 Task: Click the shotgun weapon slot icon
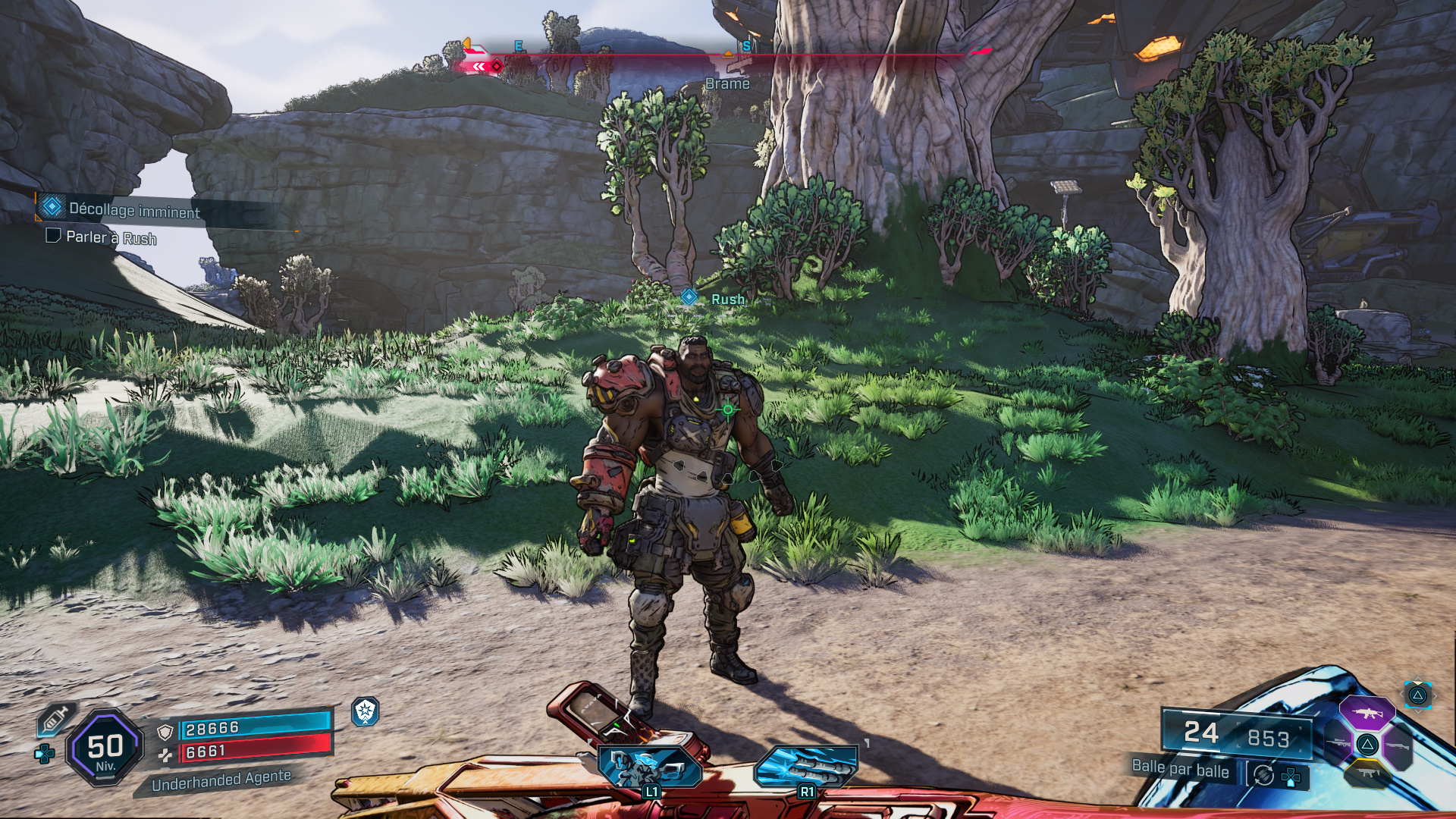(1398, 745)
